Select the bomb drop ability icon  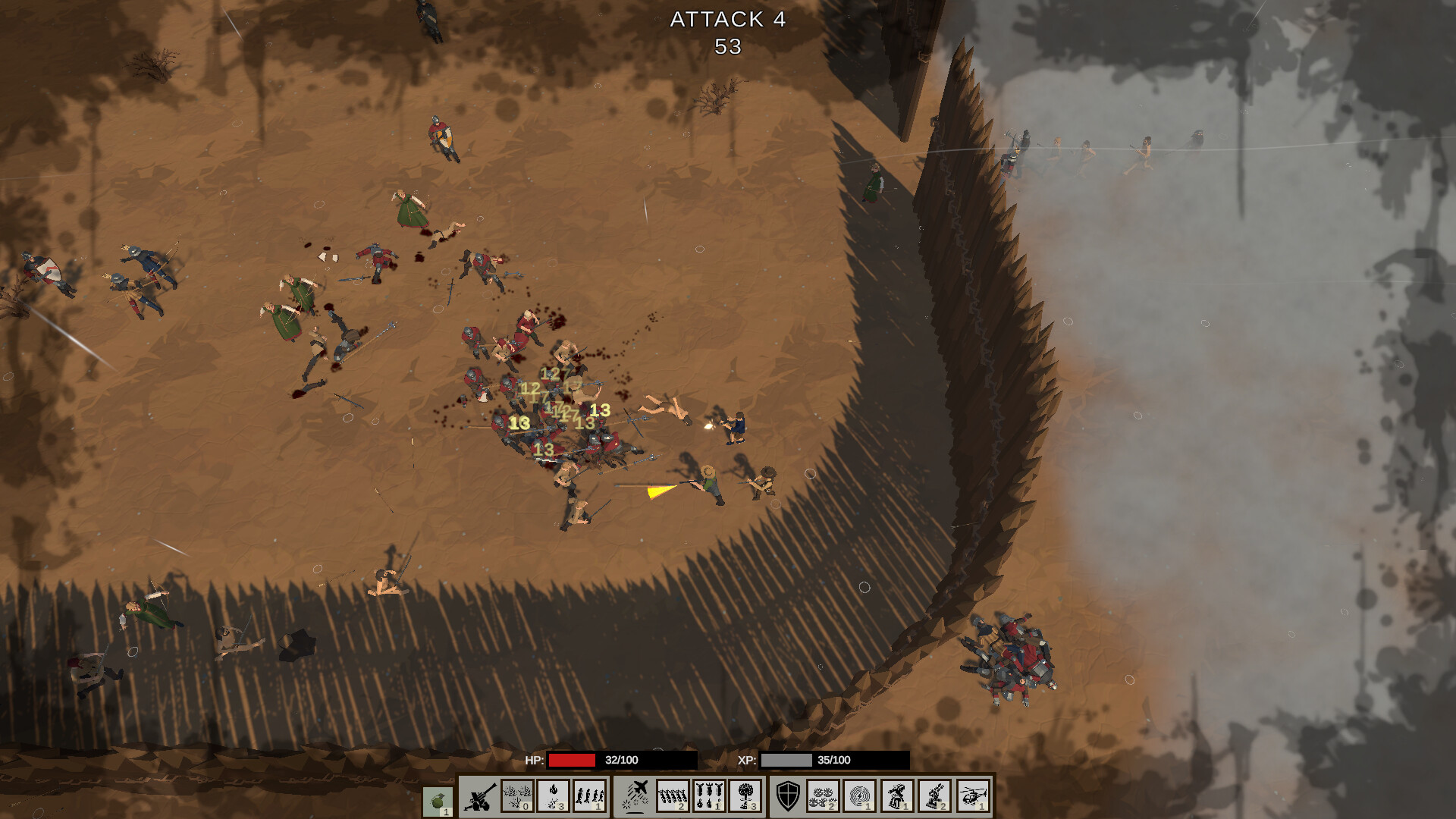point(708,796)
